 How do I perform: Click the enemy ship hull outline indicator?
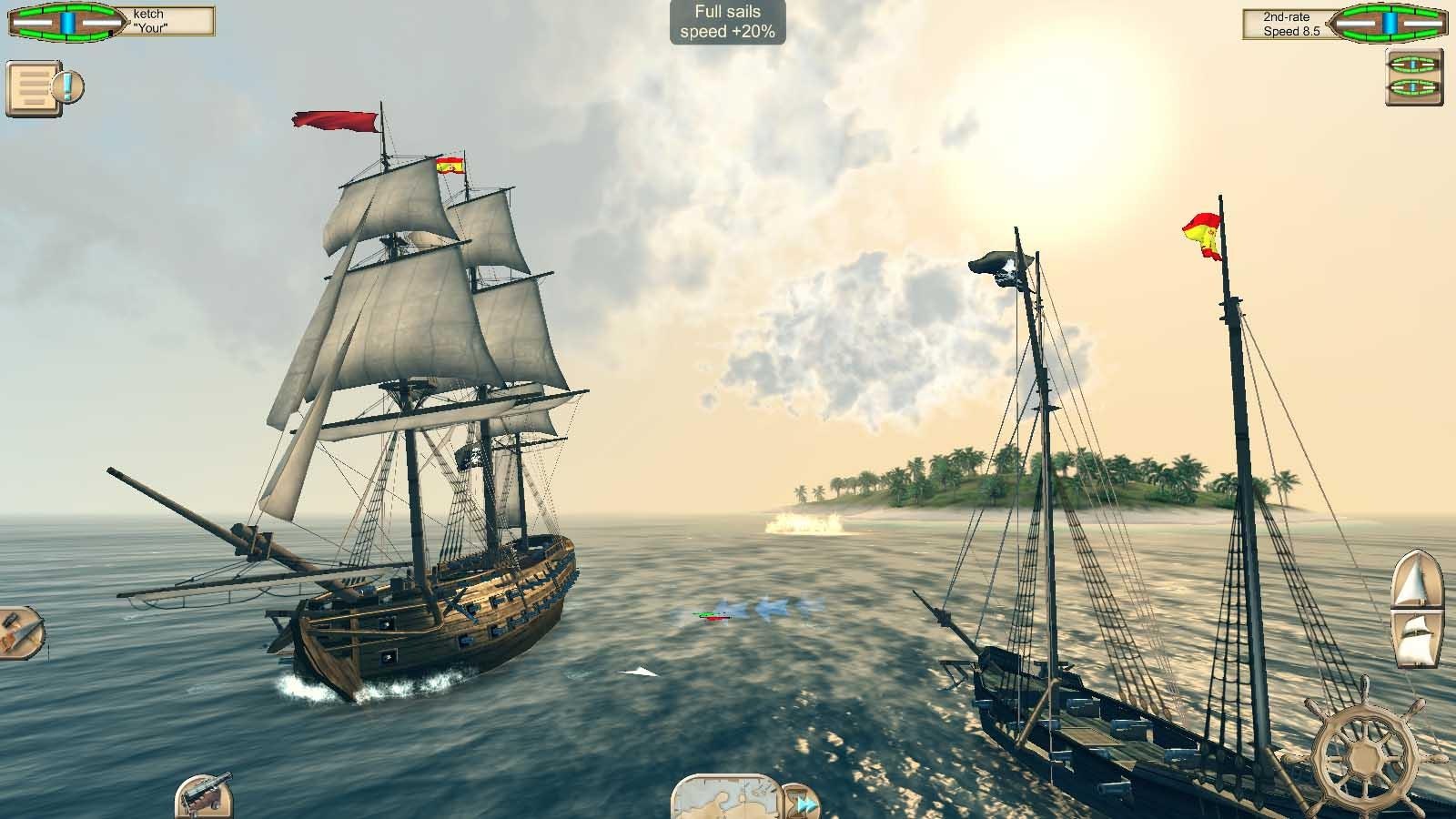coord(1388,22)
